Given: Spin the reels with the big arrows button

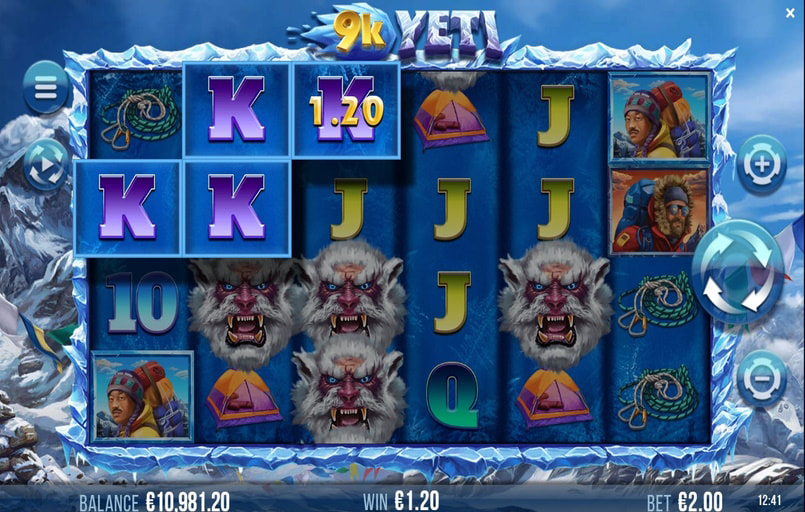Looking at the screenshot, I should coord(738,272).
